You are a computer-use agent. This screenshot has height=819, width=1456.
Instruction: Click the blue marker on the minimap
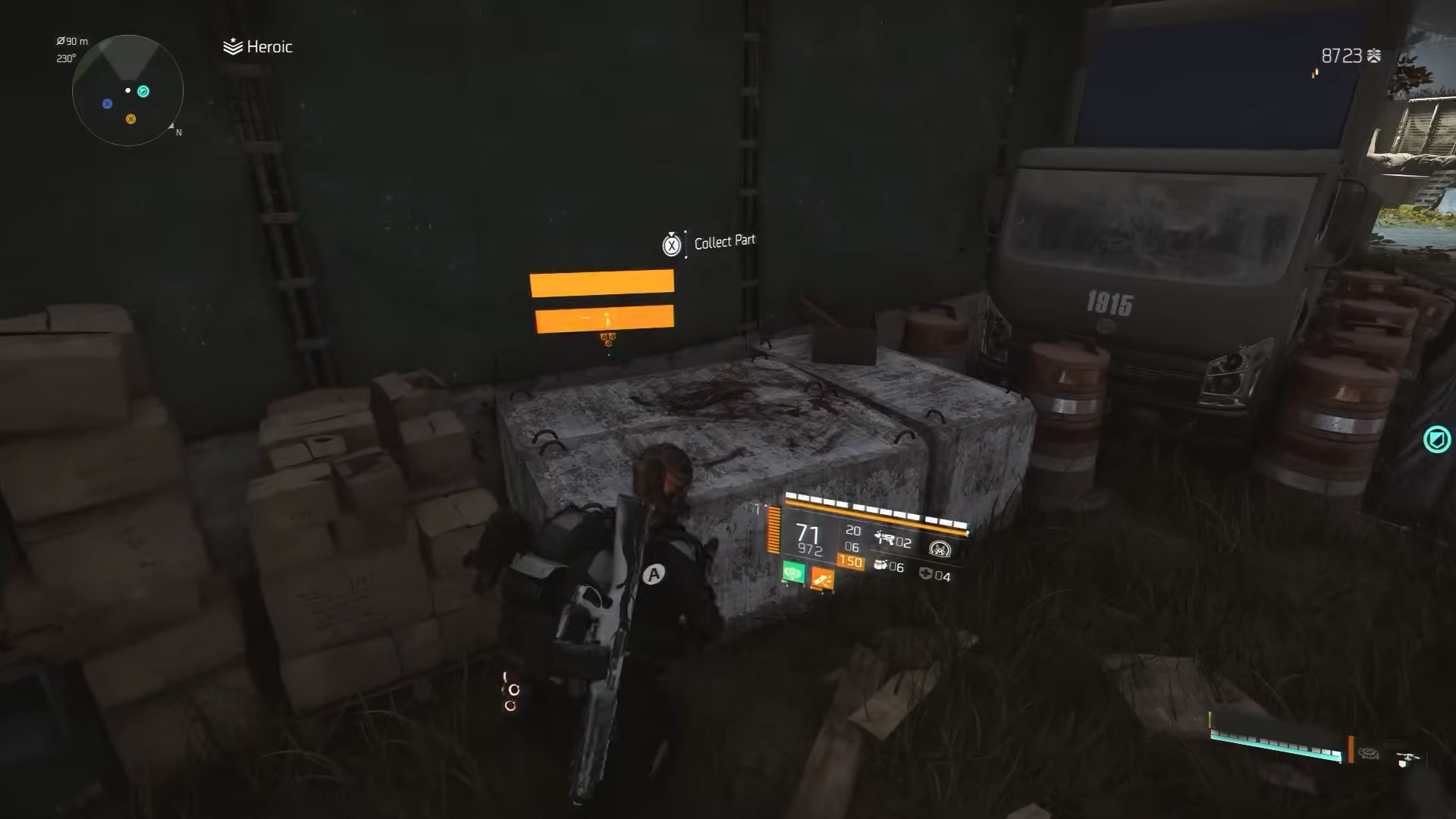pos(108,103)
